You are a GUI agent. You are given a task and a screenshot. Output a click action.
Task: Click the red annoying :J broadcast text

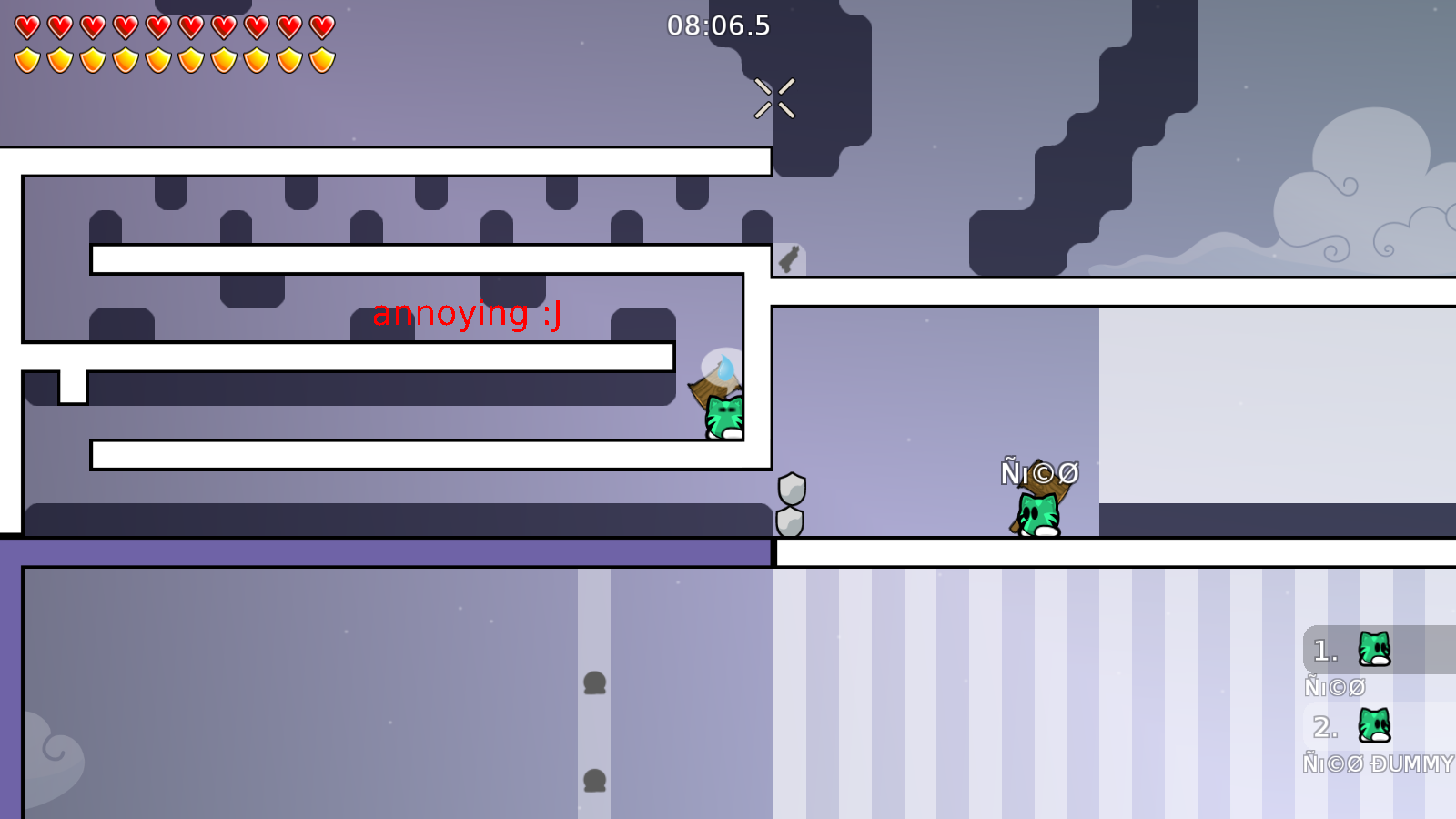click(467, 314)
